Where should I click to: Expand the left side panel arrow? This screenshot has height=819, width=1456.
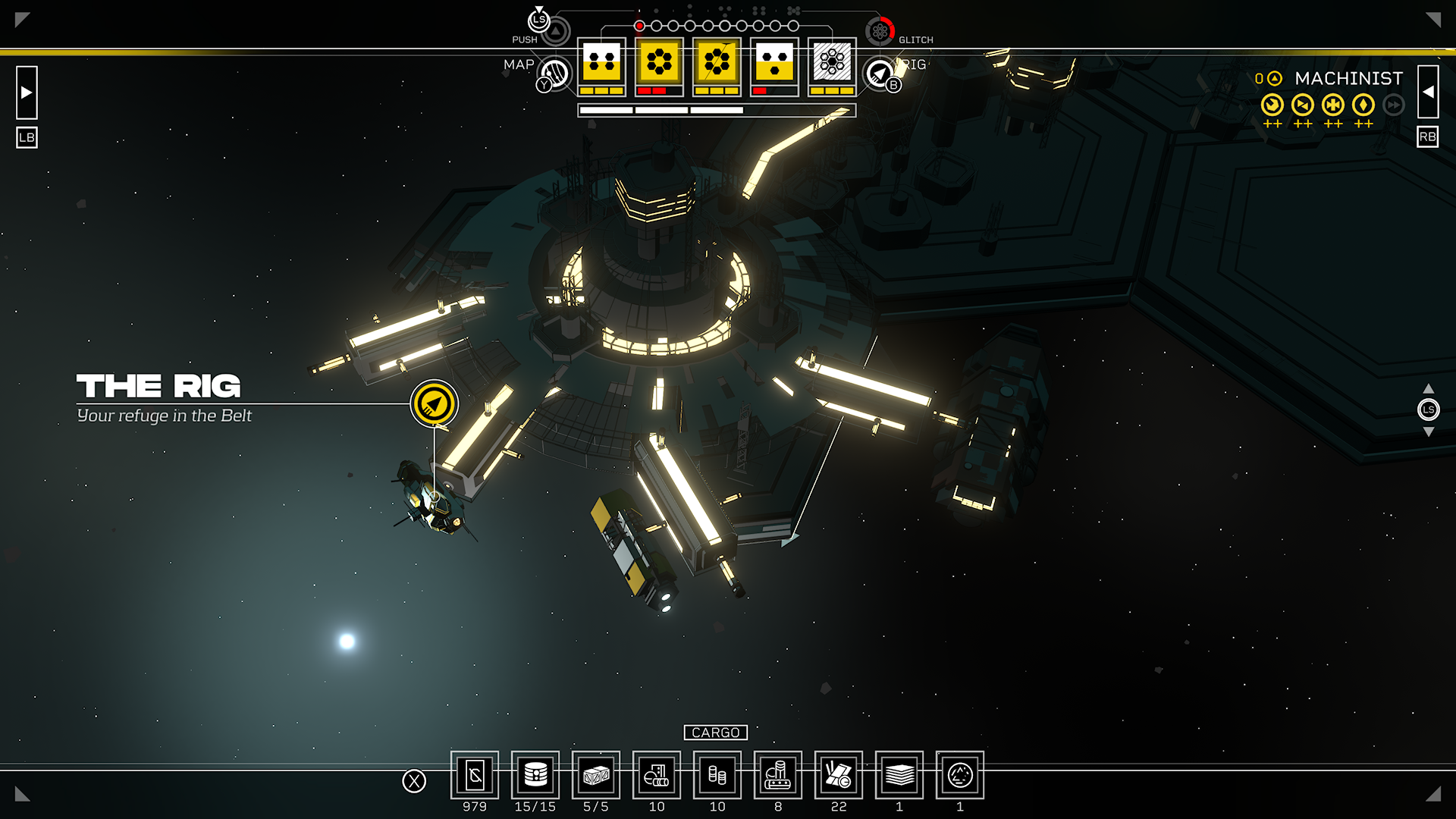coord(27,93)
